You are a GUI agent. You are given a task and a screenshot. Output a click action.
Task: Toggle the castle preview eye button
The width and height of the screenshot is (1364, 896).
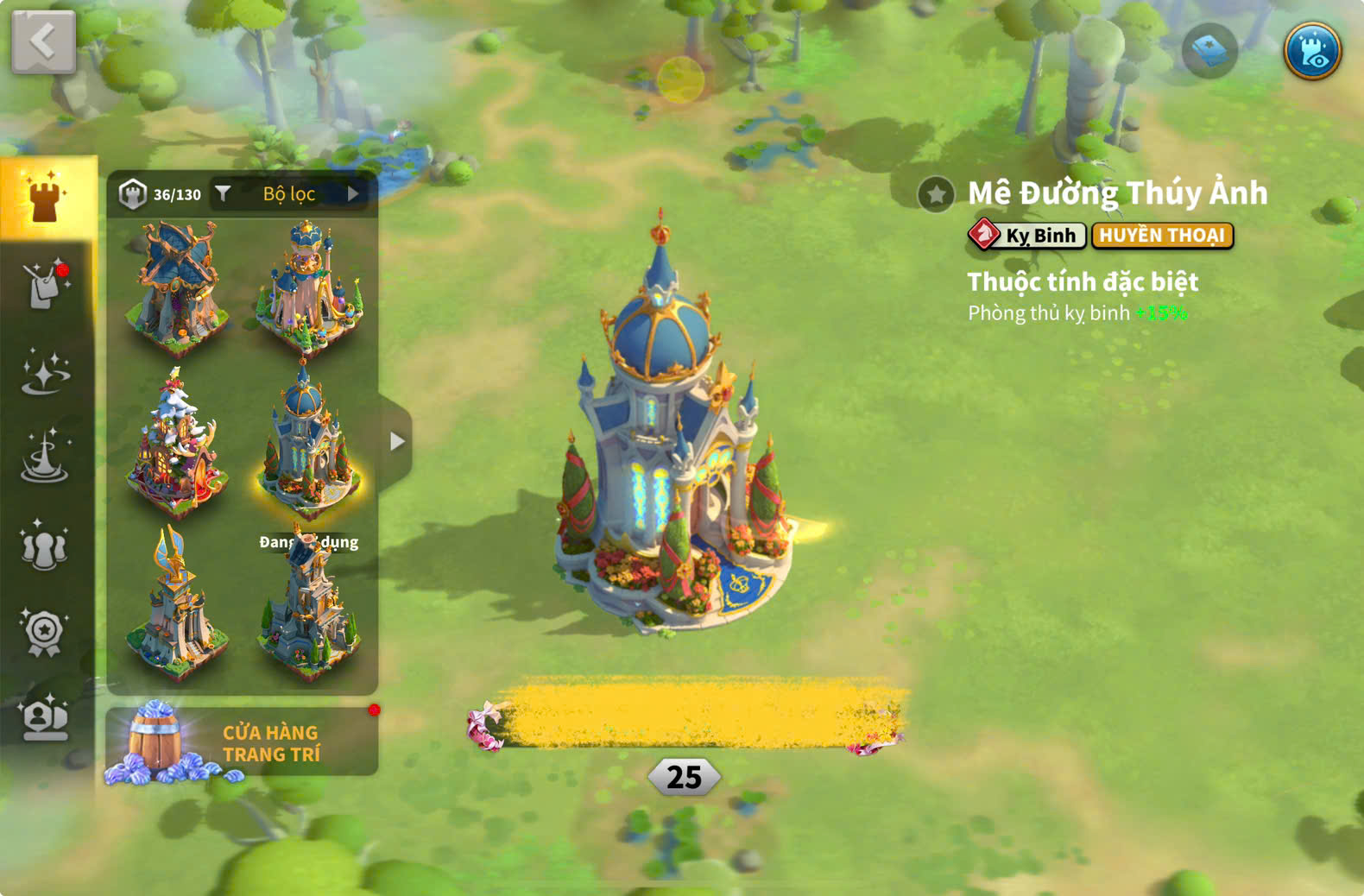[x=1311, y=51]
